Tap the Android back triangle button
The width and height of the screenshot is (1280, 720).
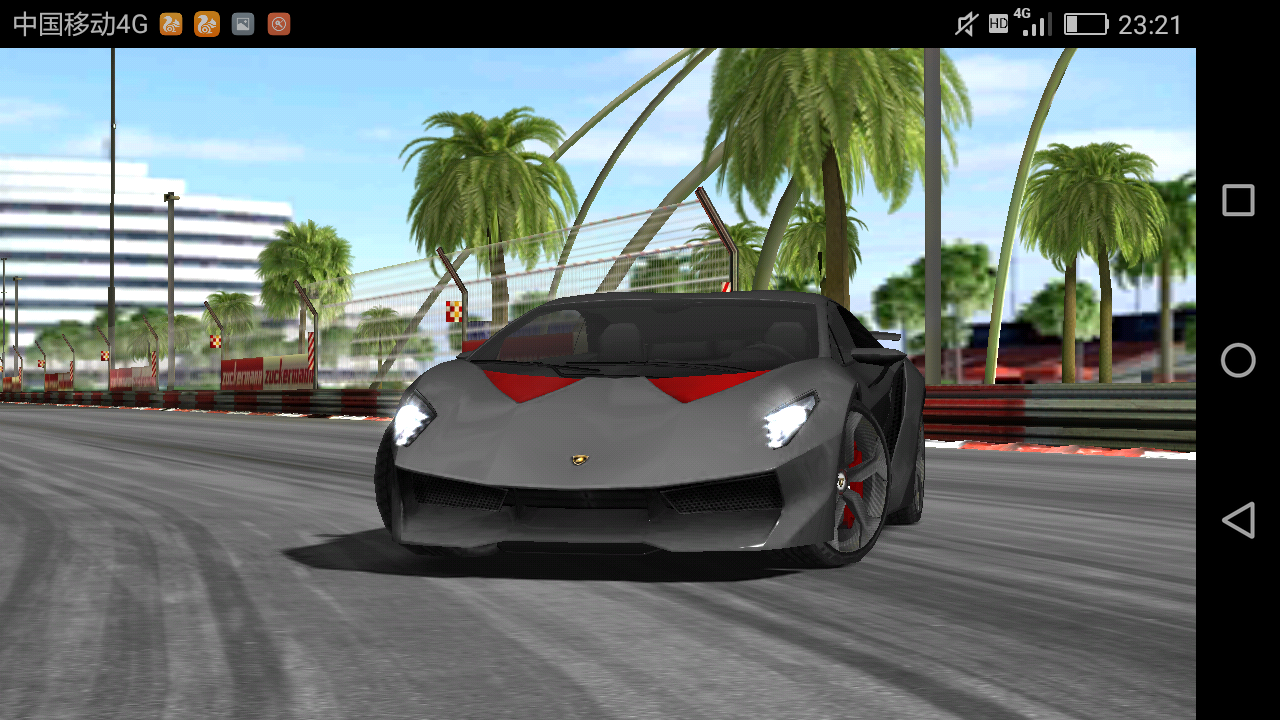(1238, 520)
